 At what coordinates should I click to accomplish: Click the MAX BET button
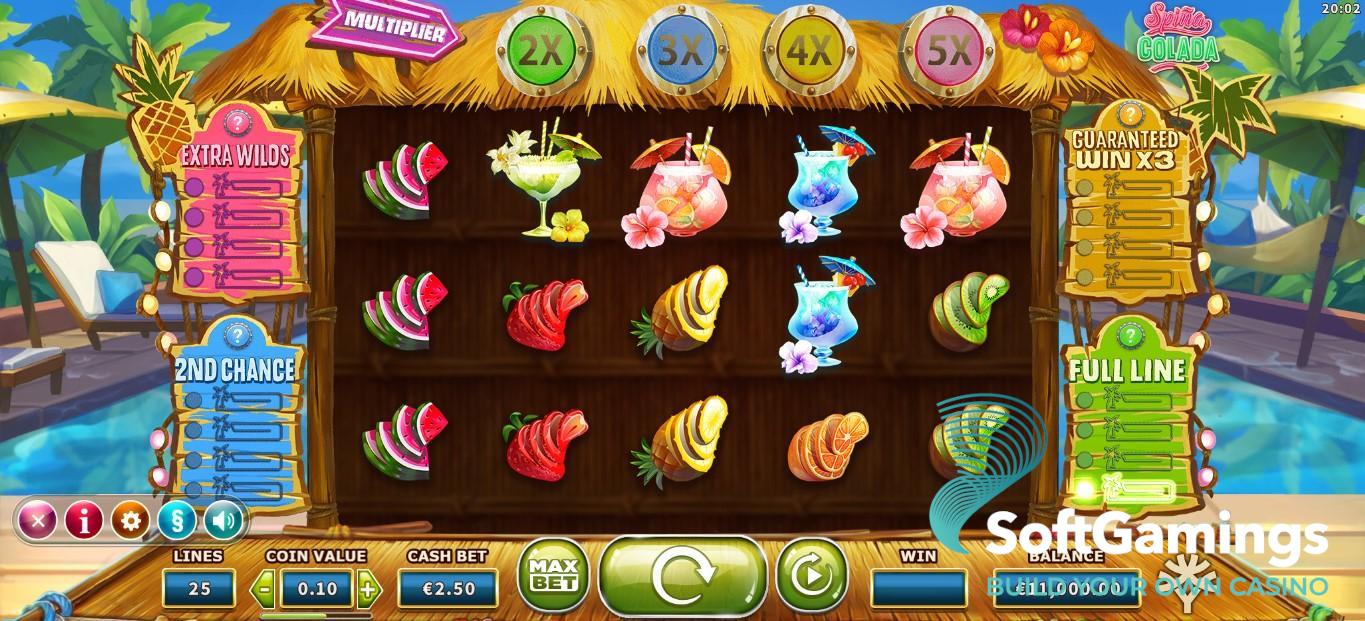coord(552,575)
